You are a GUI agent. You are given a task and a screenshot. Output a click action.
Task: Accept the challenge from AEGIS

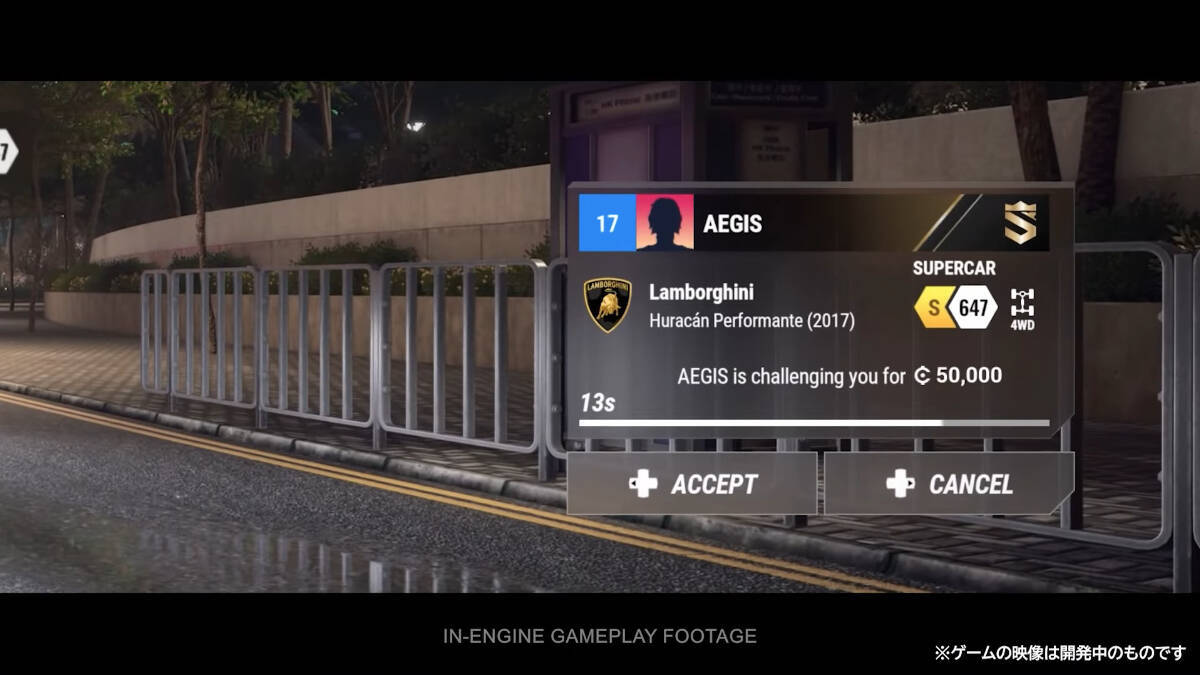[692, 484]
